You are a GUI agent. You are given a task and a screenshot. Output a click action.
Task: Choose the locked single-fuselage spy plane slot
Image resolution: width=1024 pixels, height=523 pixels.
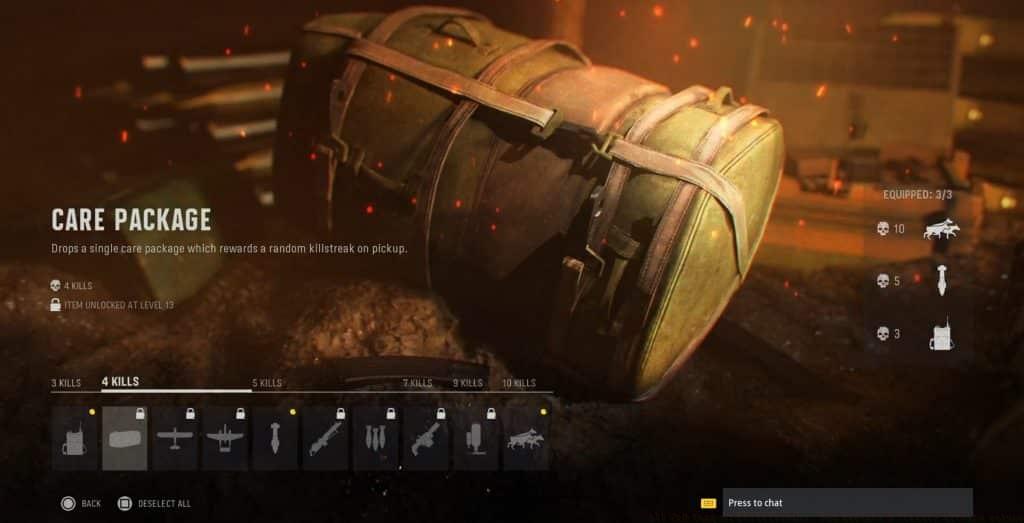(175, 438)
